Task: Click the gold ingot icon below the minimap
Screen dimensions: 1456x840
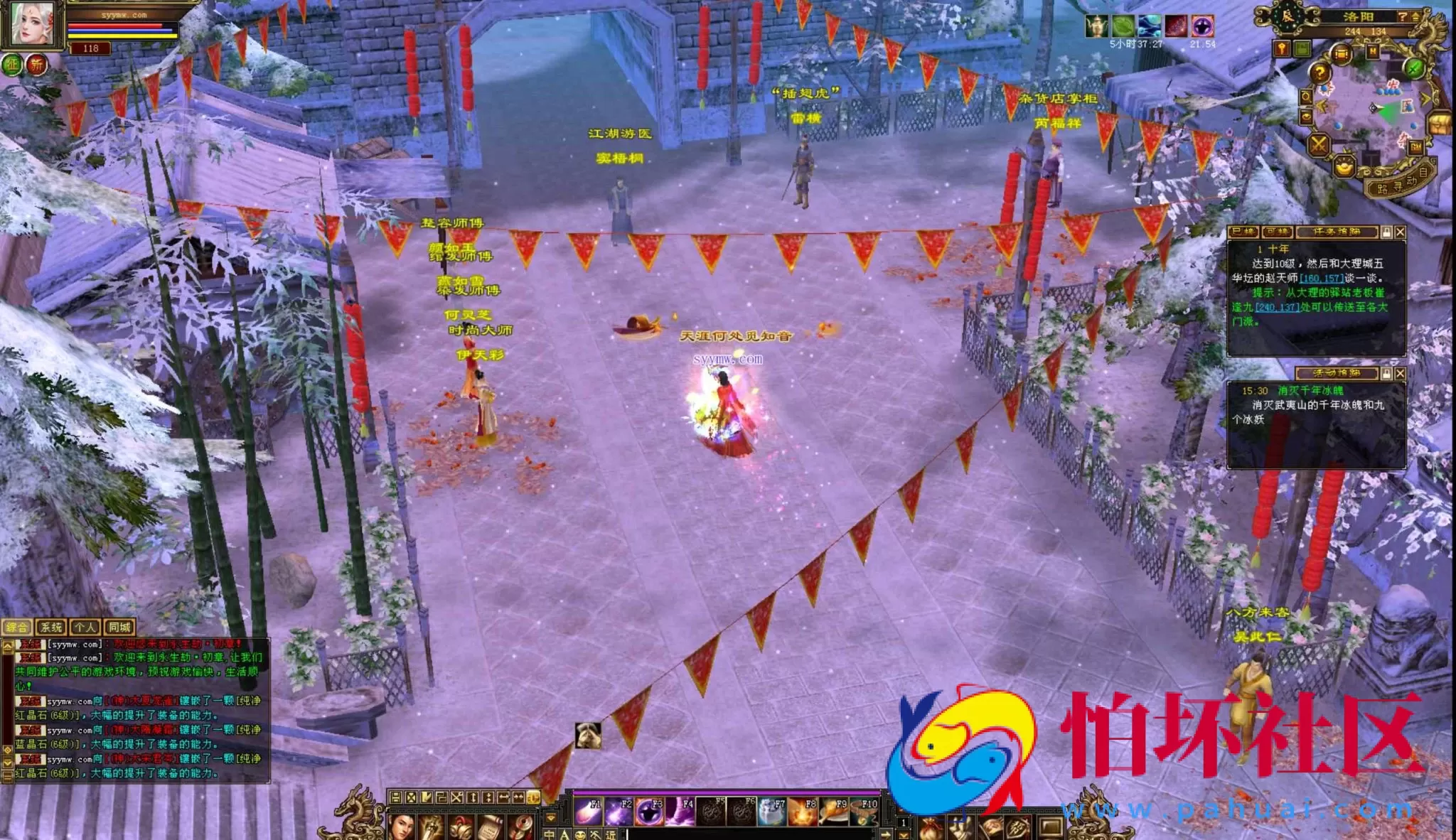Action: 1345,168
